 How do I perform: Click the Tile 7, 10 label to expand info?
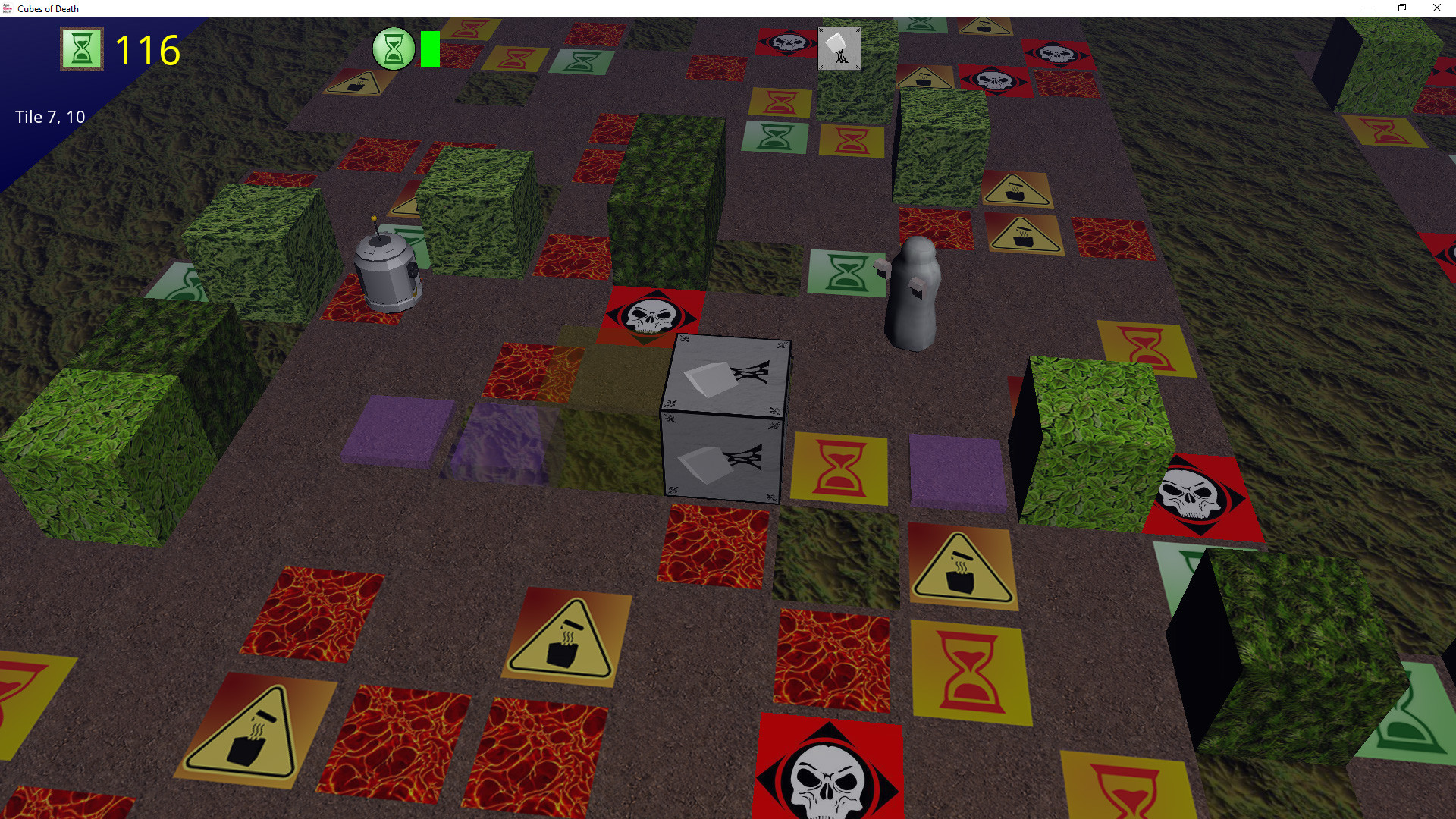pos(49,117)
